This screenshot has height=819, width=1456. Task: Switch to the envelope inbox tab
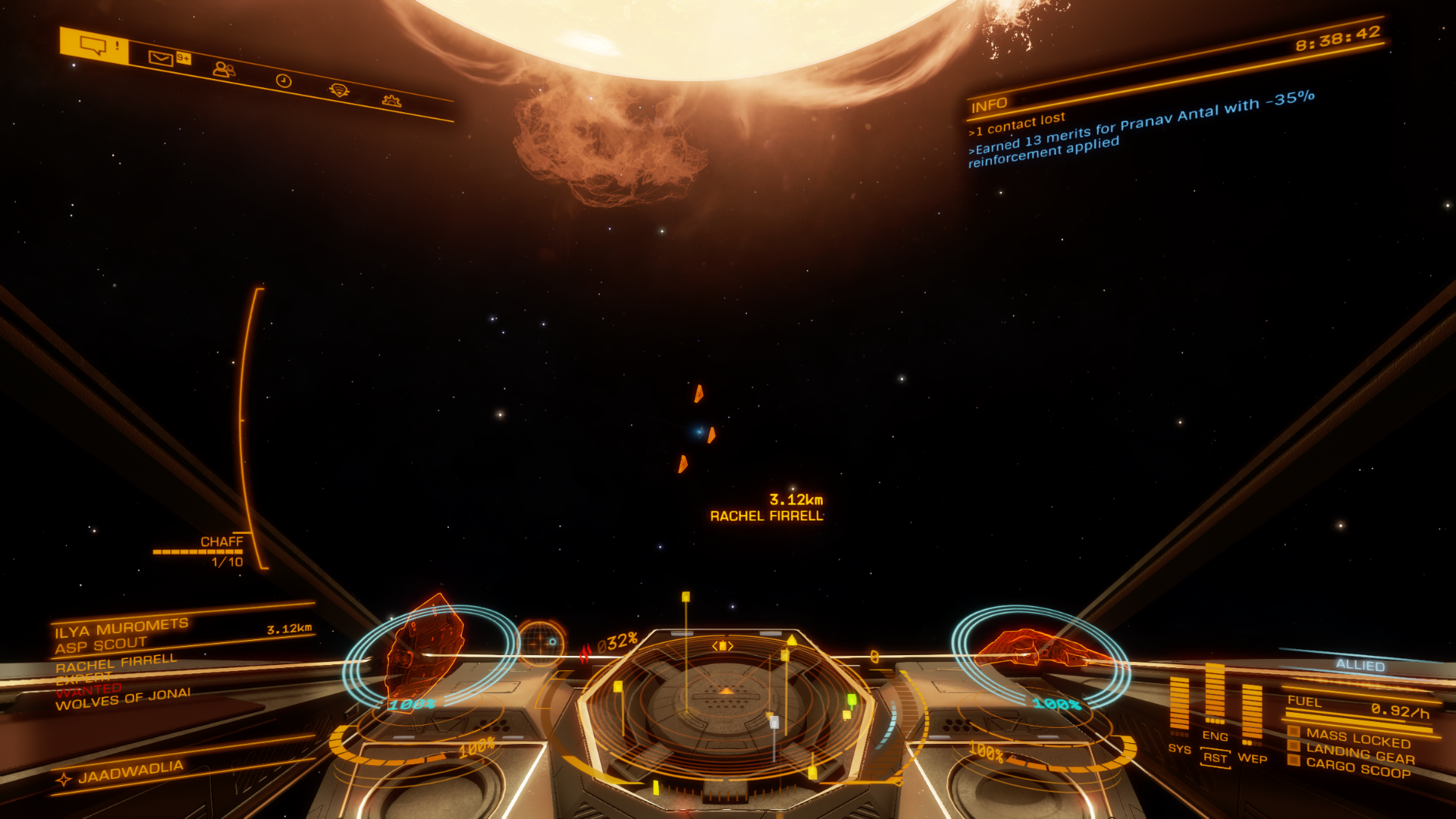coord(161,58)
